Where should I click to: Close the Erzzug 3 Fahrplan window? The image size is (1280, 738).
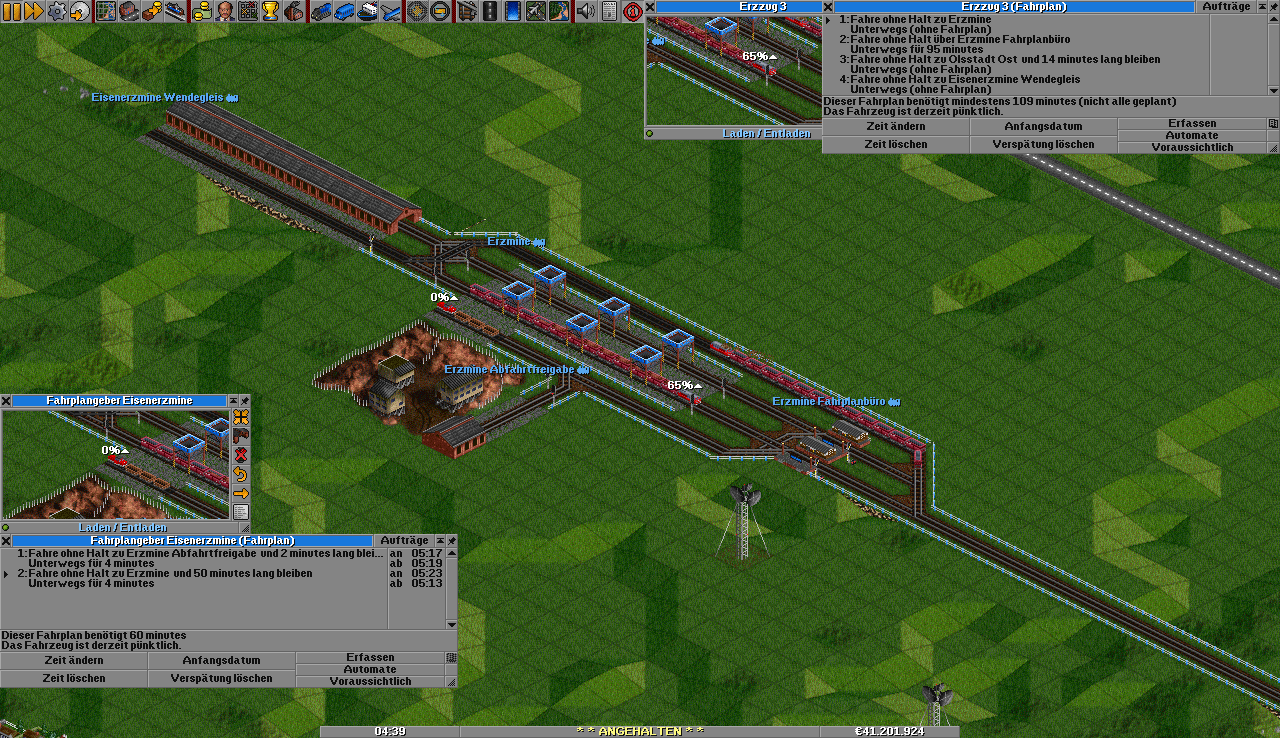(x=828, y=6)
